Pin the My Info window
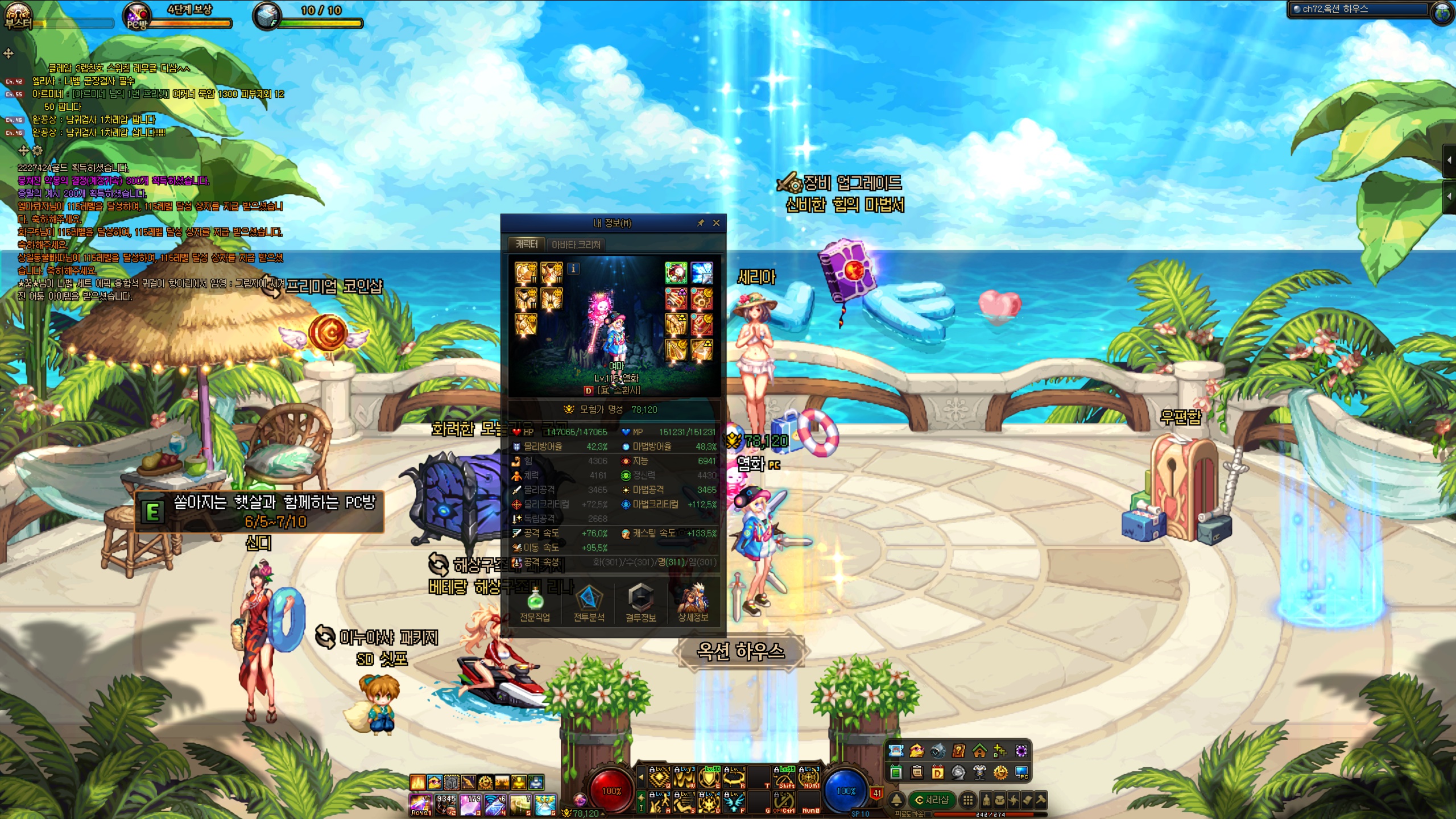This screenshot has height=819, width=1456. [x=701, y=223]
